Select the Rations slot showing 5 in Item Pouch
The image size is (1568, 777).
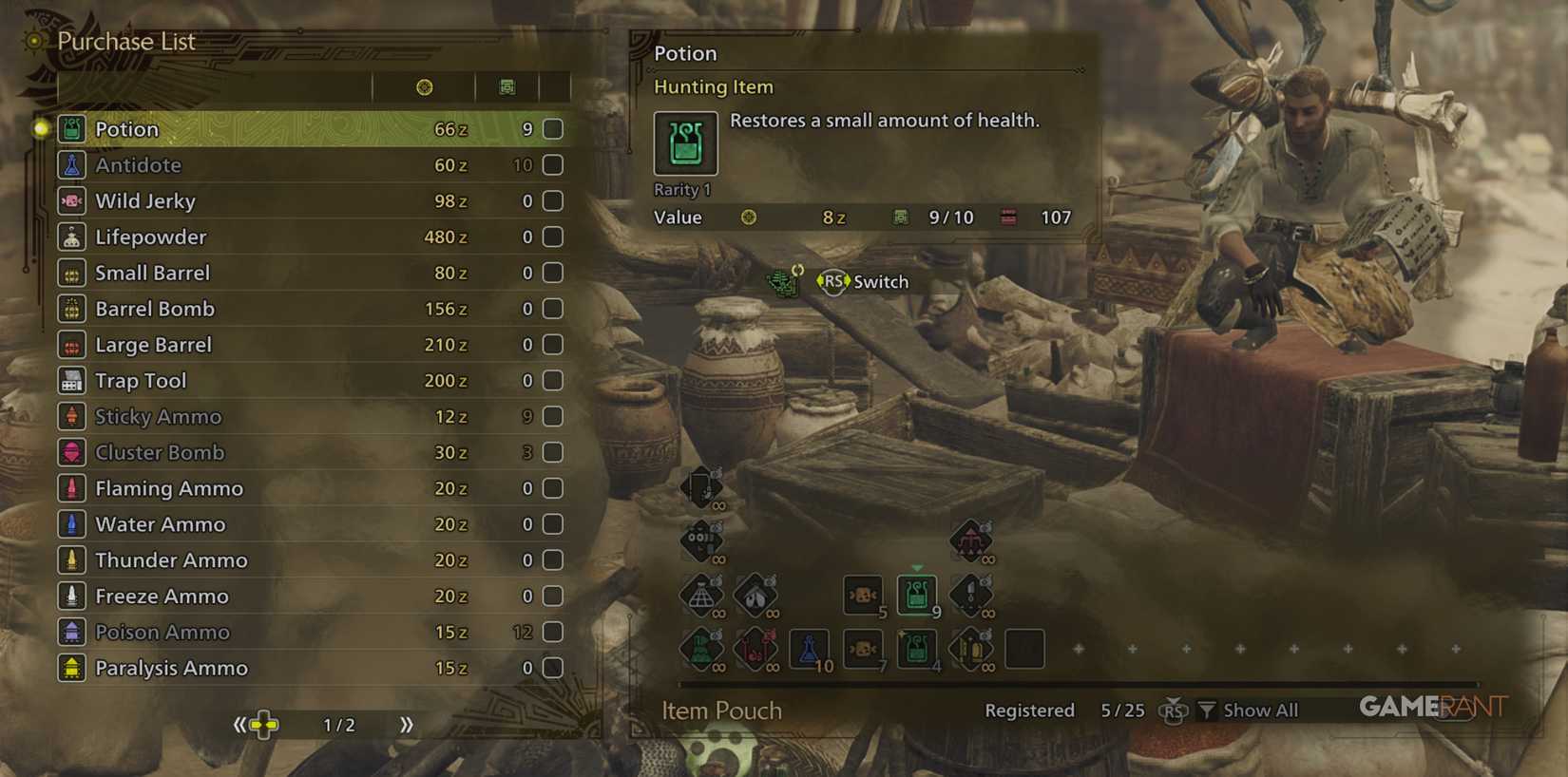coord(863,597)
